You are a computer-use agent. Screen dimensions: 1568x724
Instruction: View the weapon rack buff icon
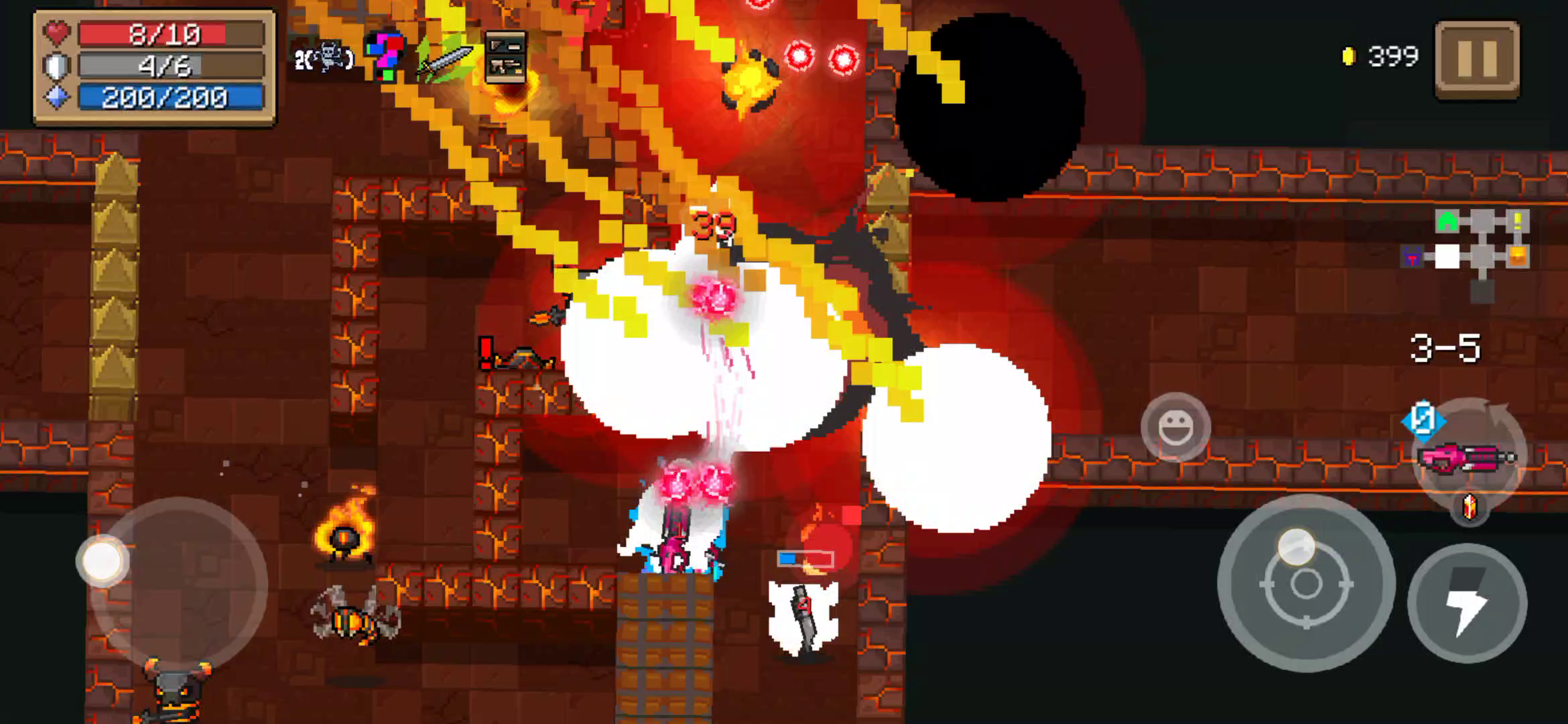pos(505,57)
